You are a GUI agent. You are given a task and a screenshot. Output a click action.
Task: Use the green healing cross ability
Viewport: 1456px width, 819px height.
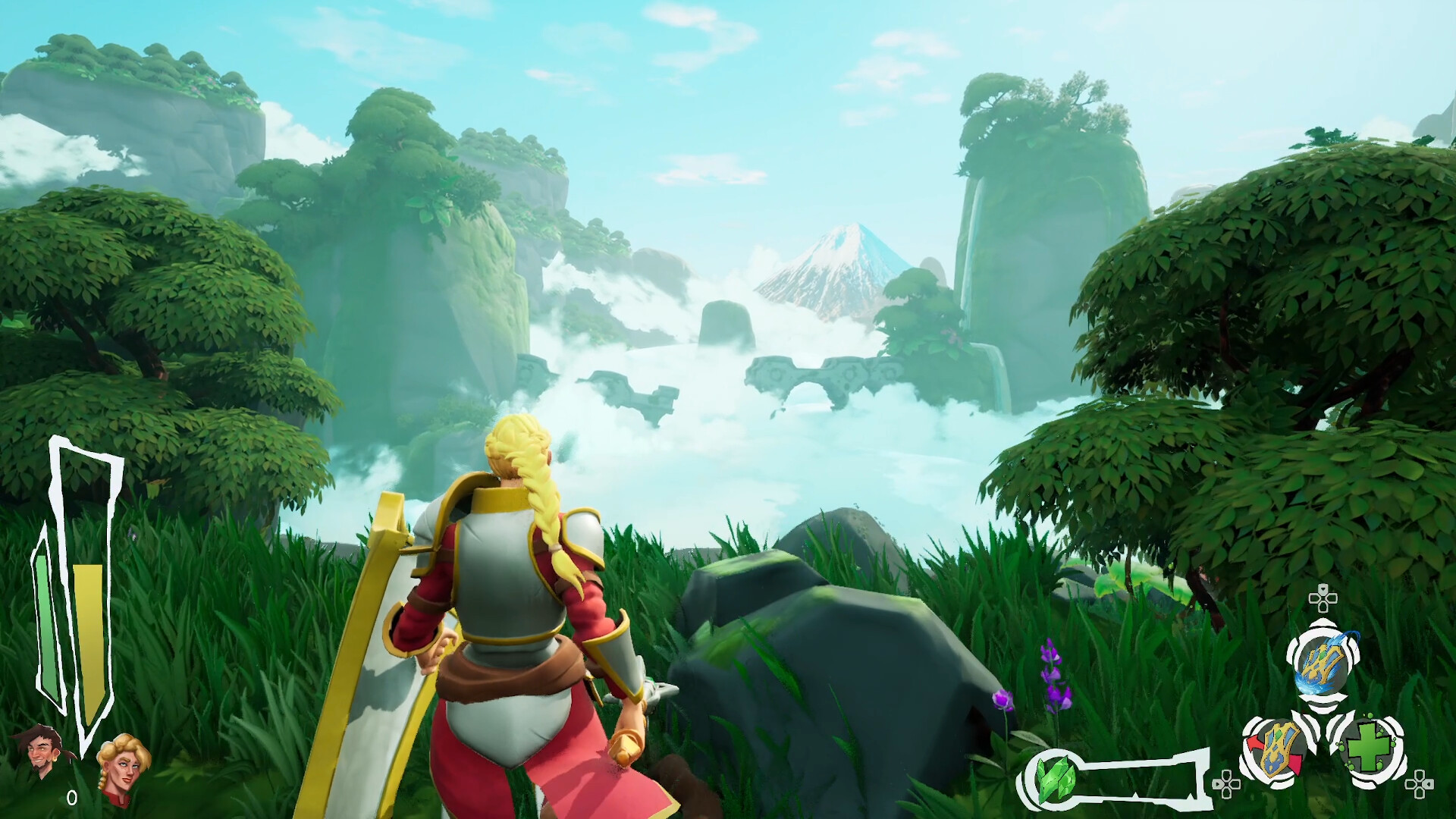click(x=1370, y=748)
